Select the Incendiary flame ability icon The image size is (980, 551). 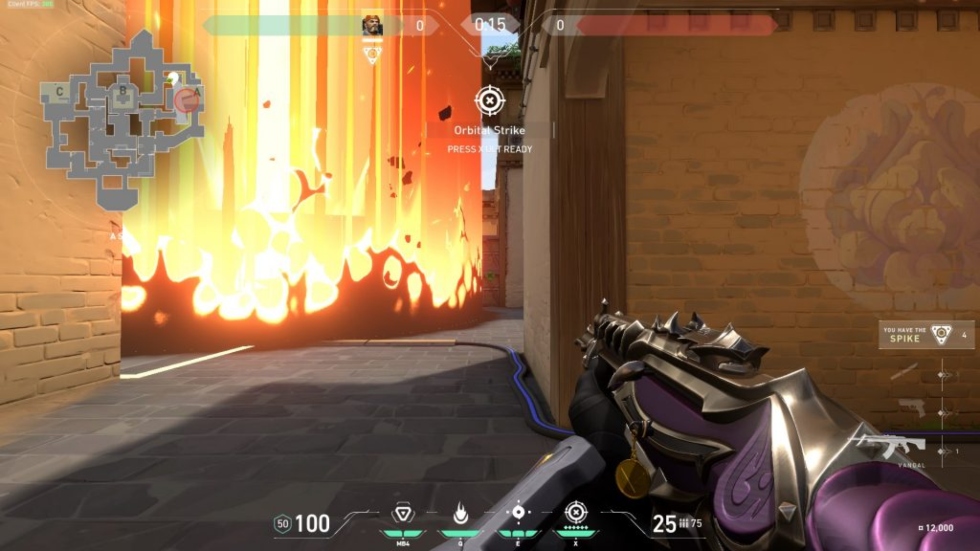click(461, 513)
